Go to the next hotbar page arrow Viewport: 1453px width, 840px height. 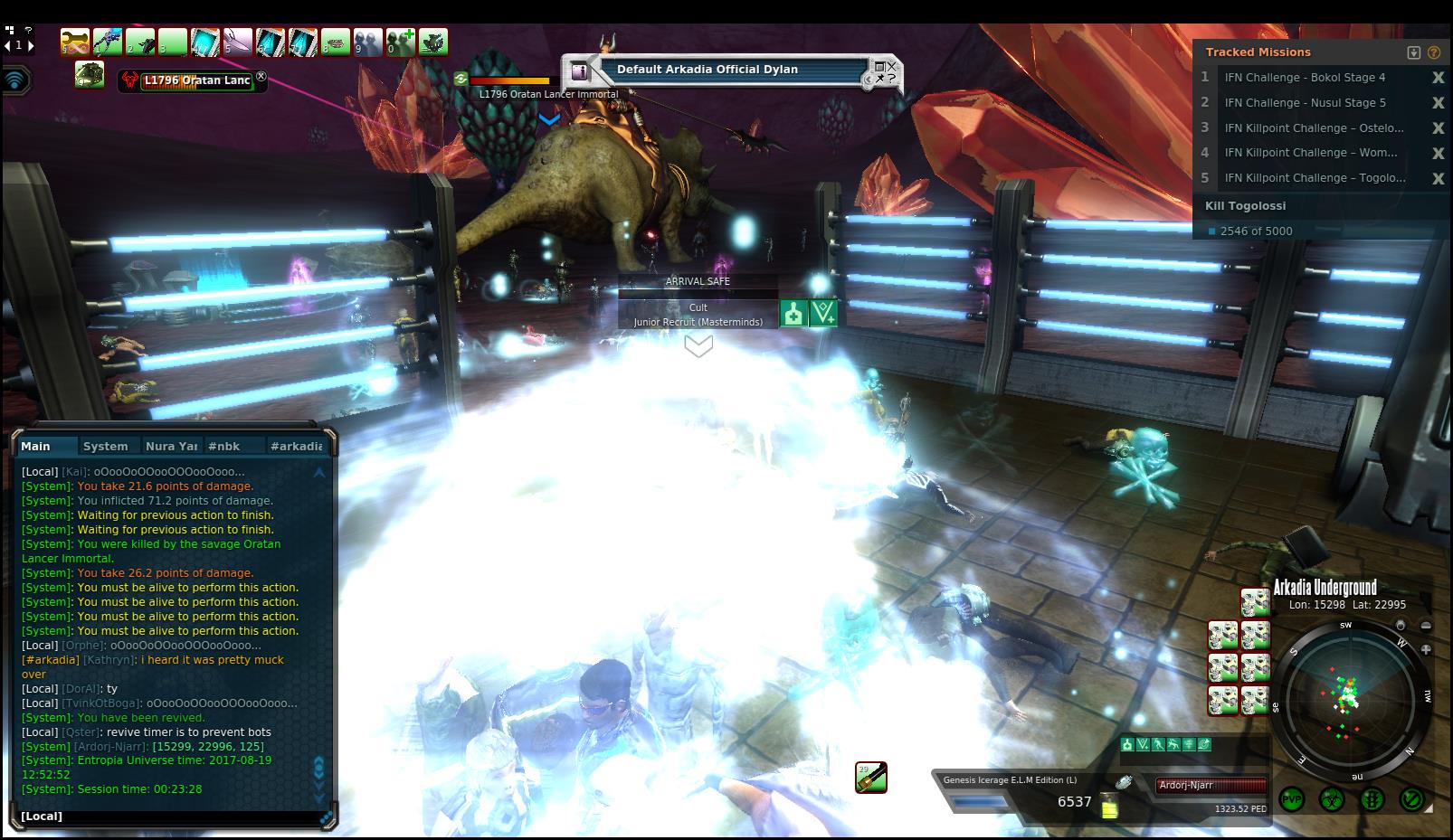coord(30,44)
